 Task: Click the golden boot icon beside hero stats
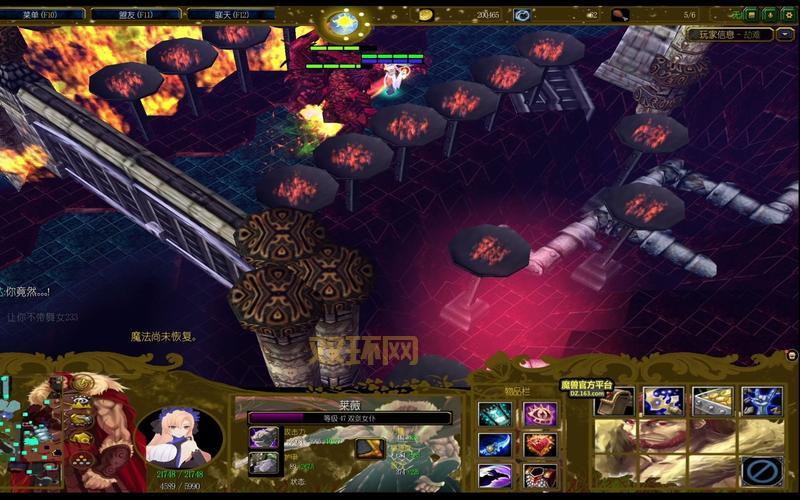[368, 447]
